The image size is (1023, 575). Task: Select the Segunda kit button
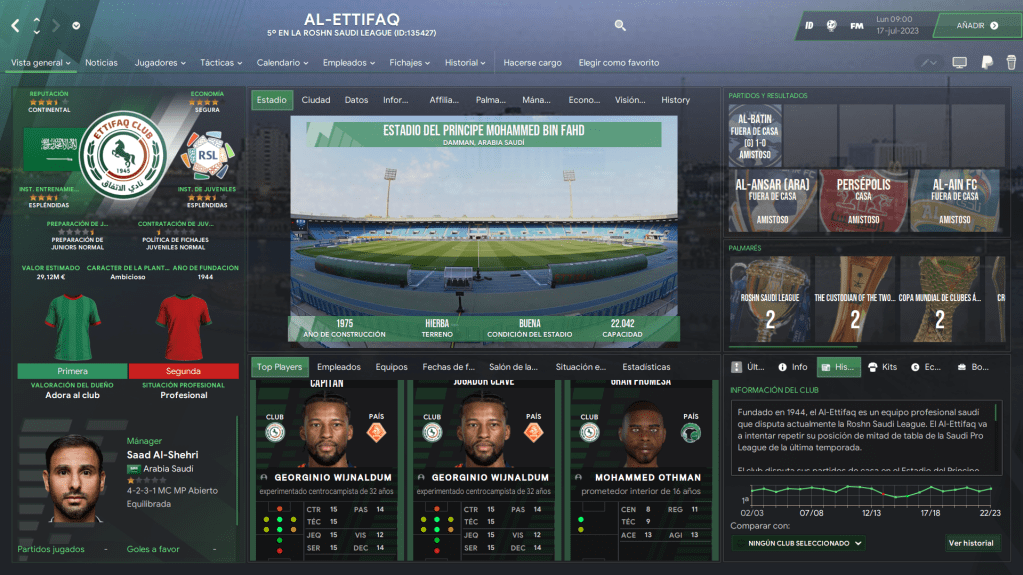tap(184, 370)
